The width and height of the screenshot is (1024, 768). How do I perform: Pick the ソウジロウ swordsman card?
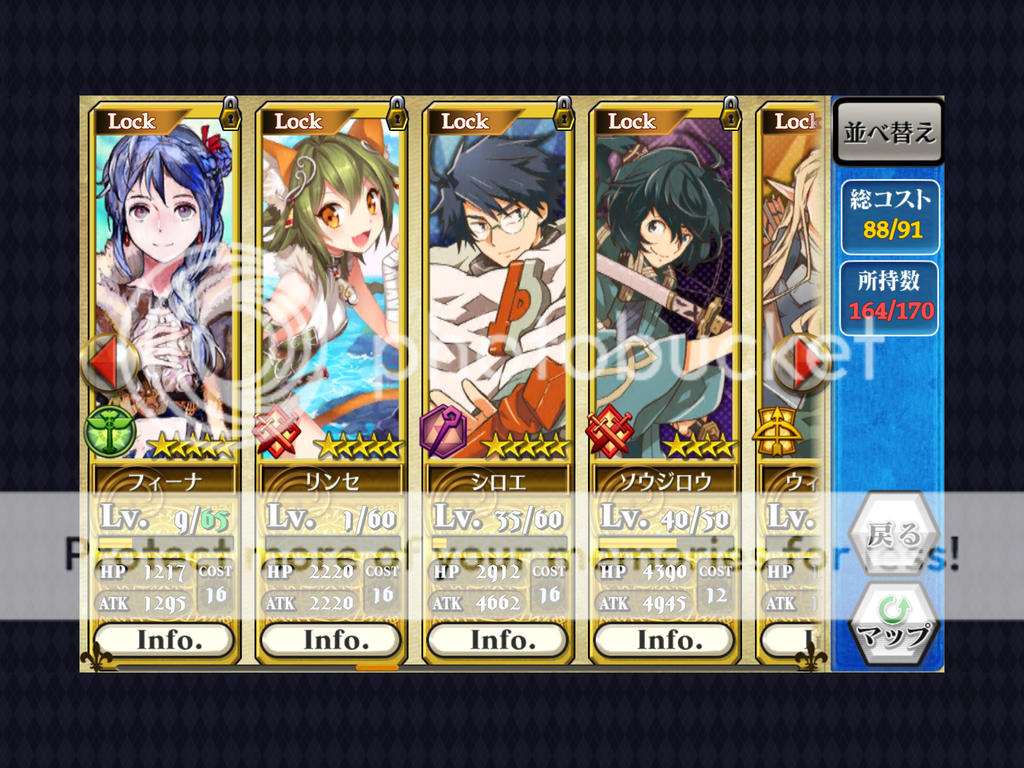(664, 290)
